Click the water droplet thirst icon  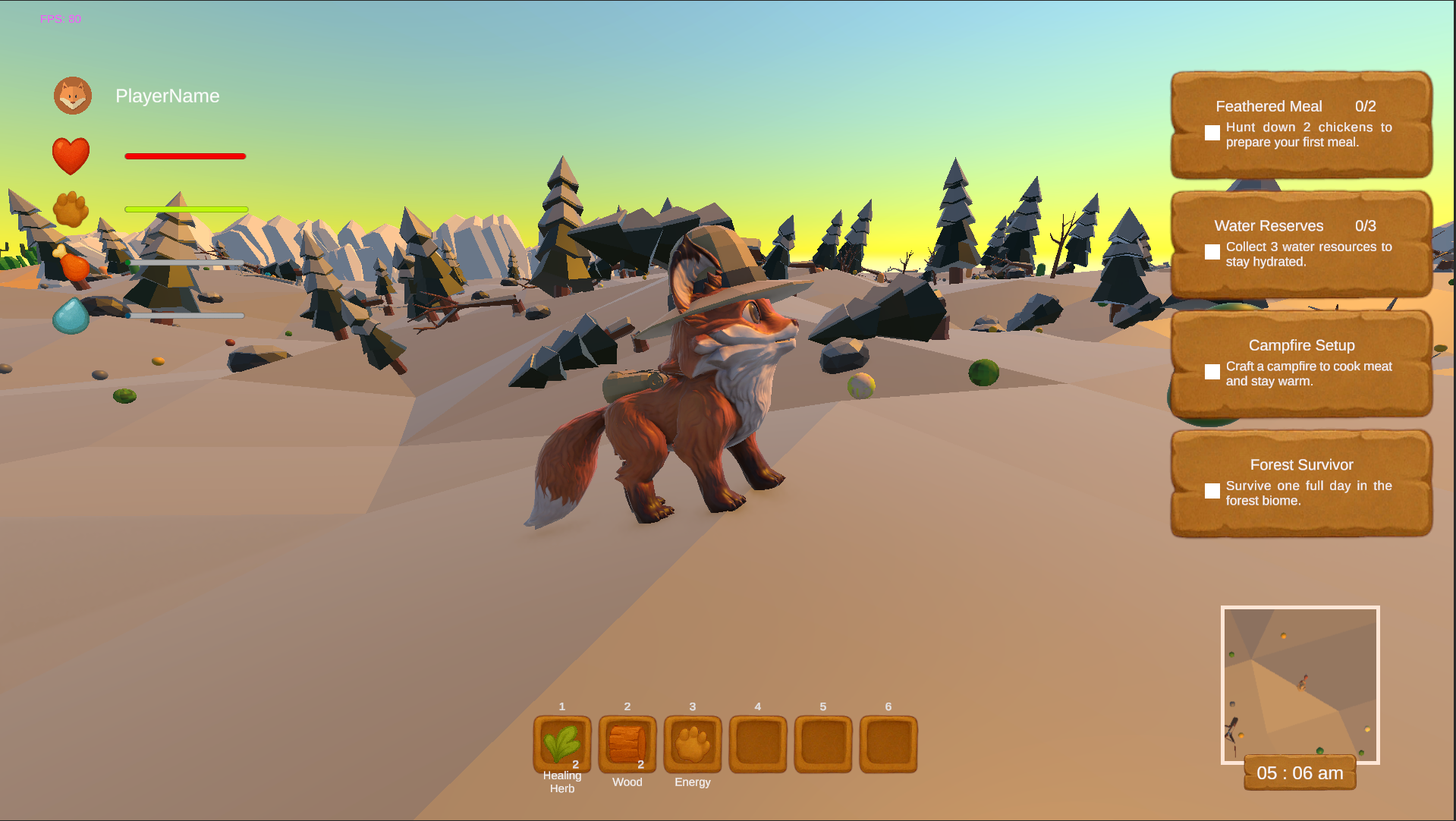pos(71,317)
